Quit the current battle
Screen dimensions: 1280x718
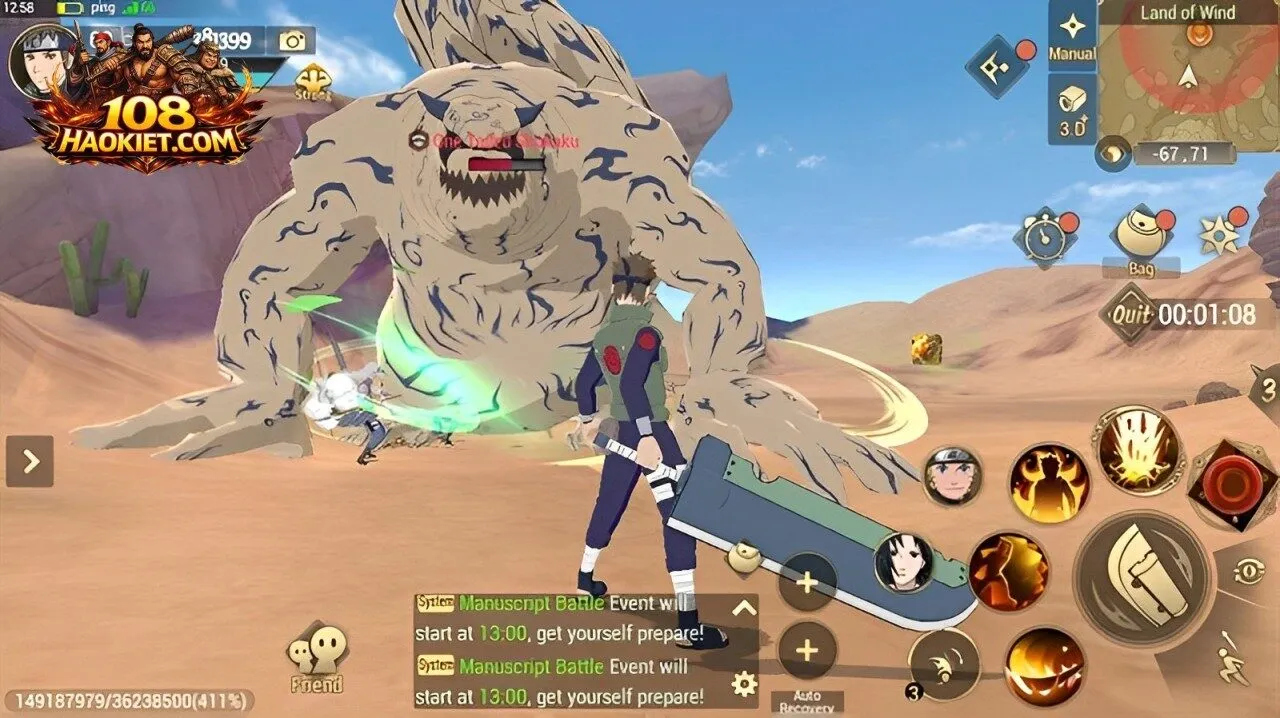(x=1130, y=315)
